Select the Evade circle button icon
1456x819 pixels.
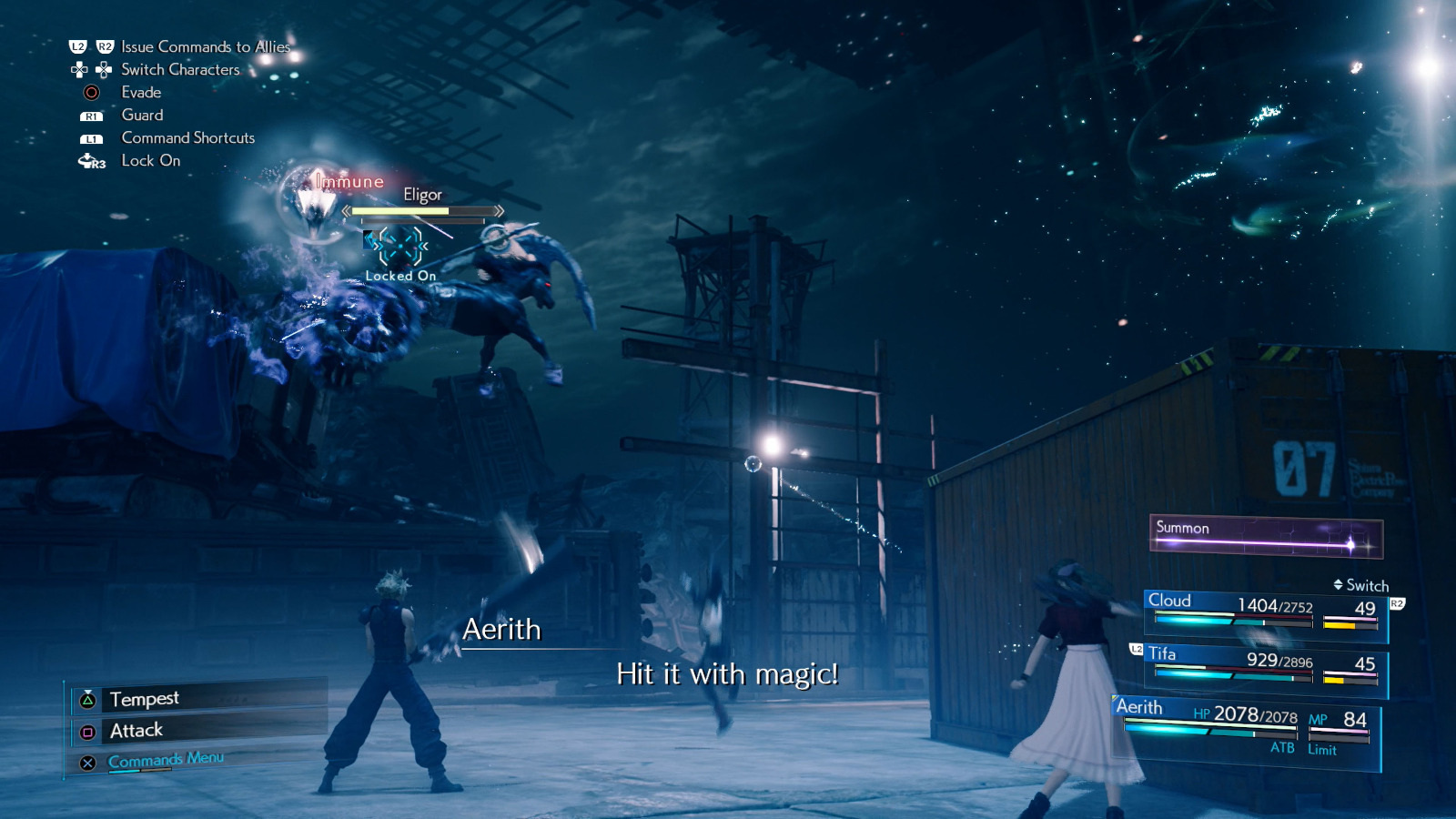click(90, 92)
